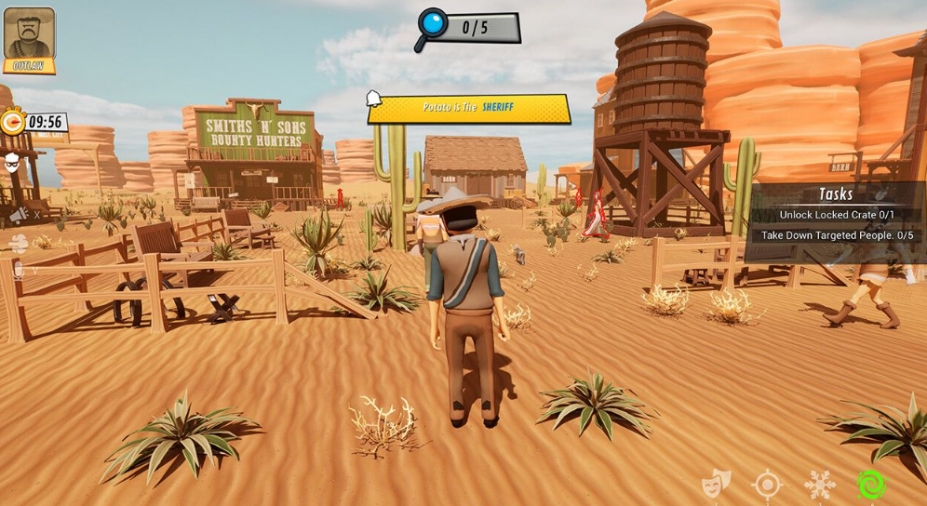Click the bearded face icon under the timer
Screen dimensions: 927x506
pyautogui.click(x=13, y=162)
